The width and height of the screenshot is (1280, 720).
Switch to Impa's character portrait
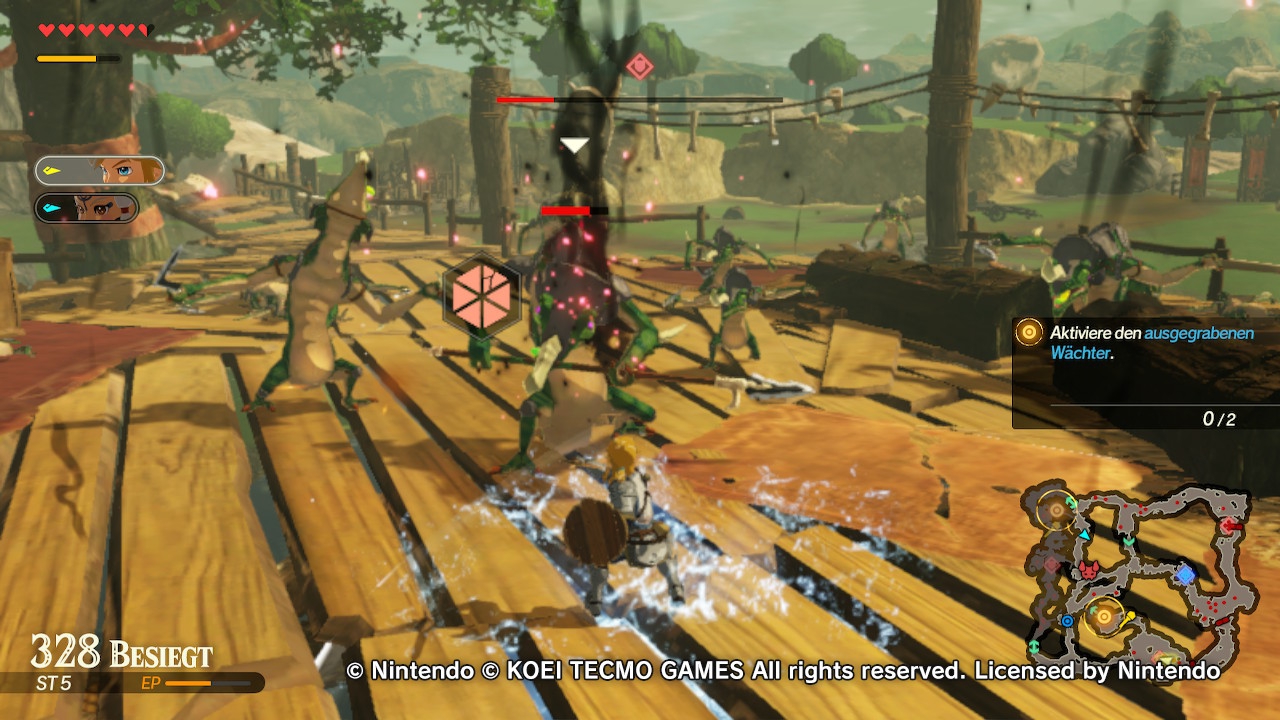click(x=87, y=208)
